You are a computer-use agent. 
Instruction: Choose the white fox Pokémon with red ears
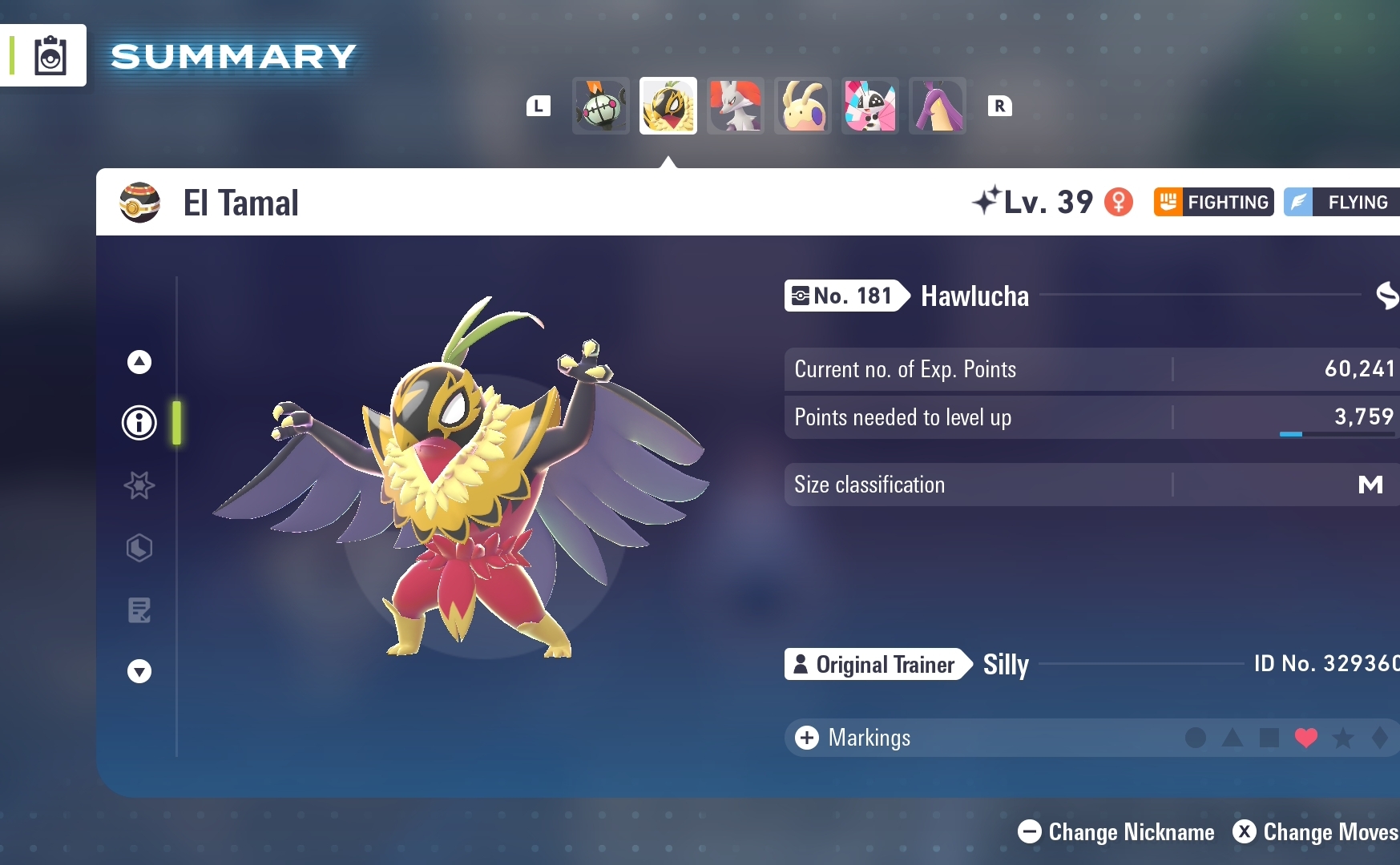pyautogui.click(x=736, y=106)
